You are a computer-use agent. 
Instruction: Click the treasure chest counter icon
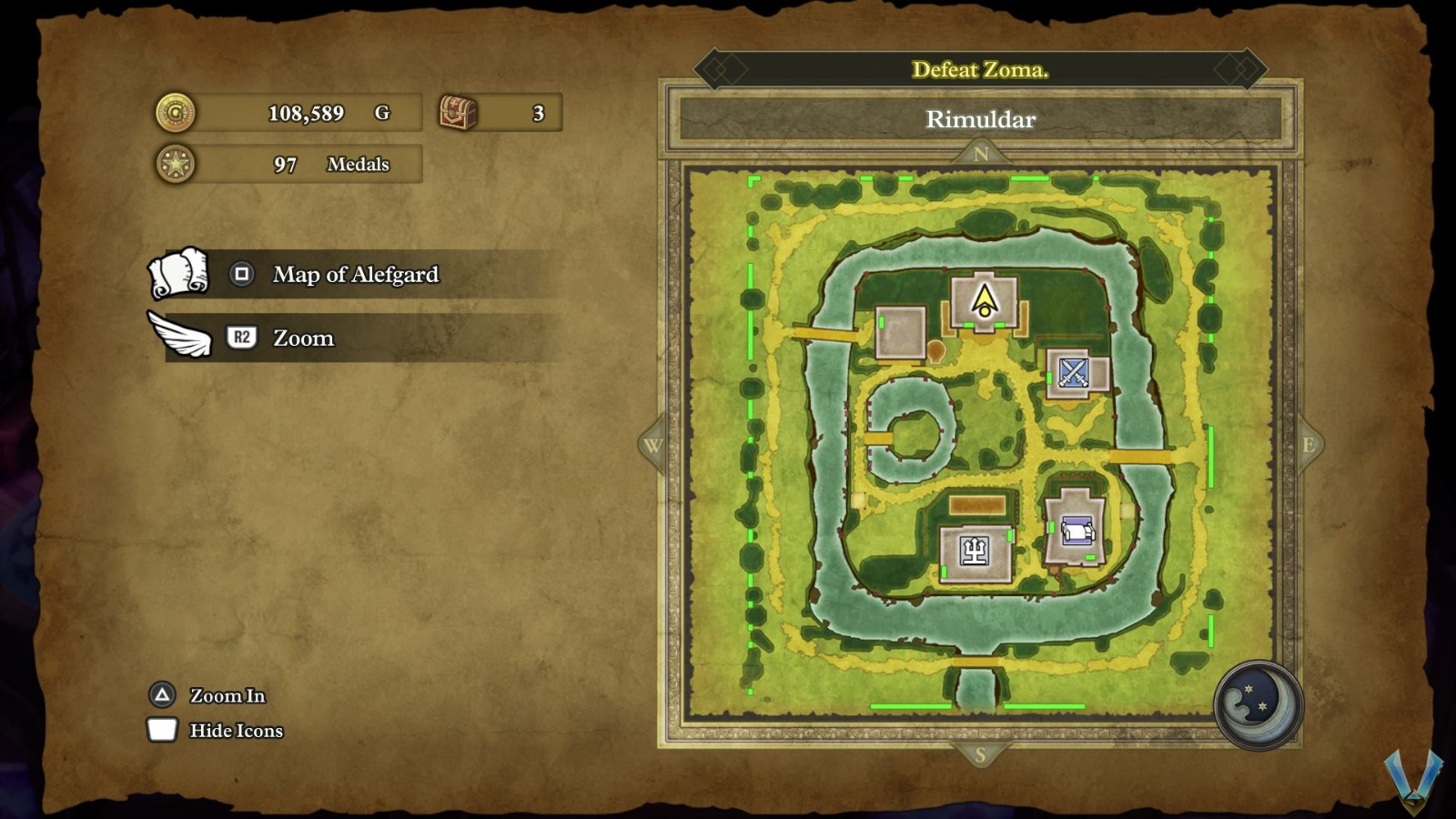(x=458, y=111)
